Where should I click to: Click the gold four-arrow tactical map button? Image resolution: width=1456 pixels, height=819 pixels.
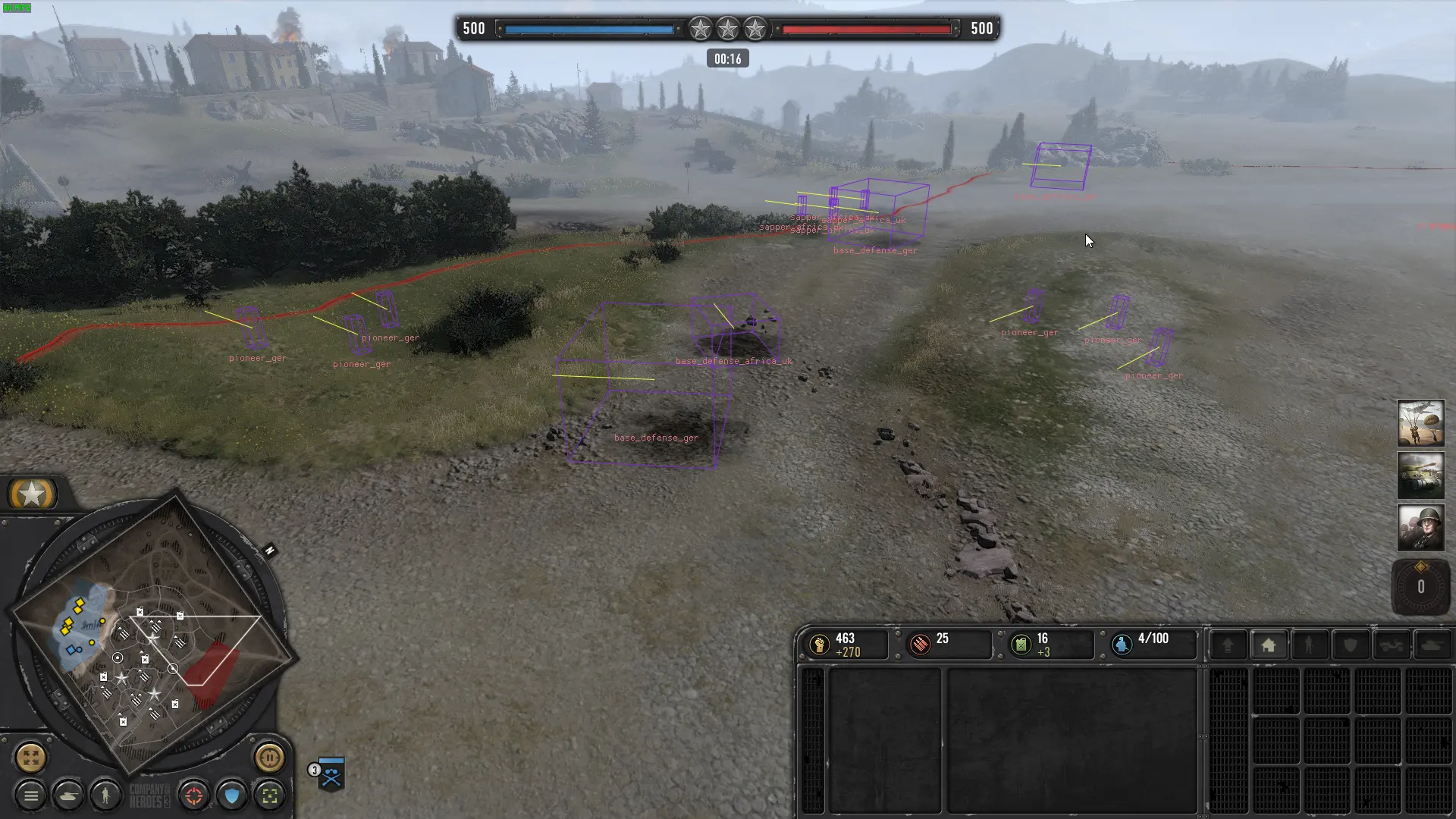(x=31, y=757)
